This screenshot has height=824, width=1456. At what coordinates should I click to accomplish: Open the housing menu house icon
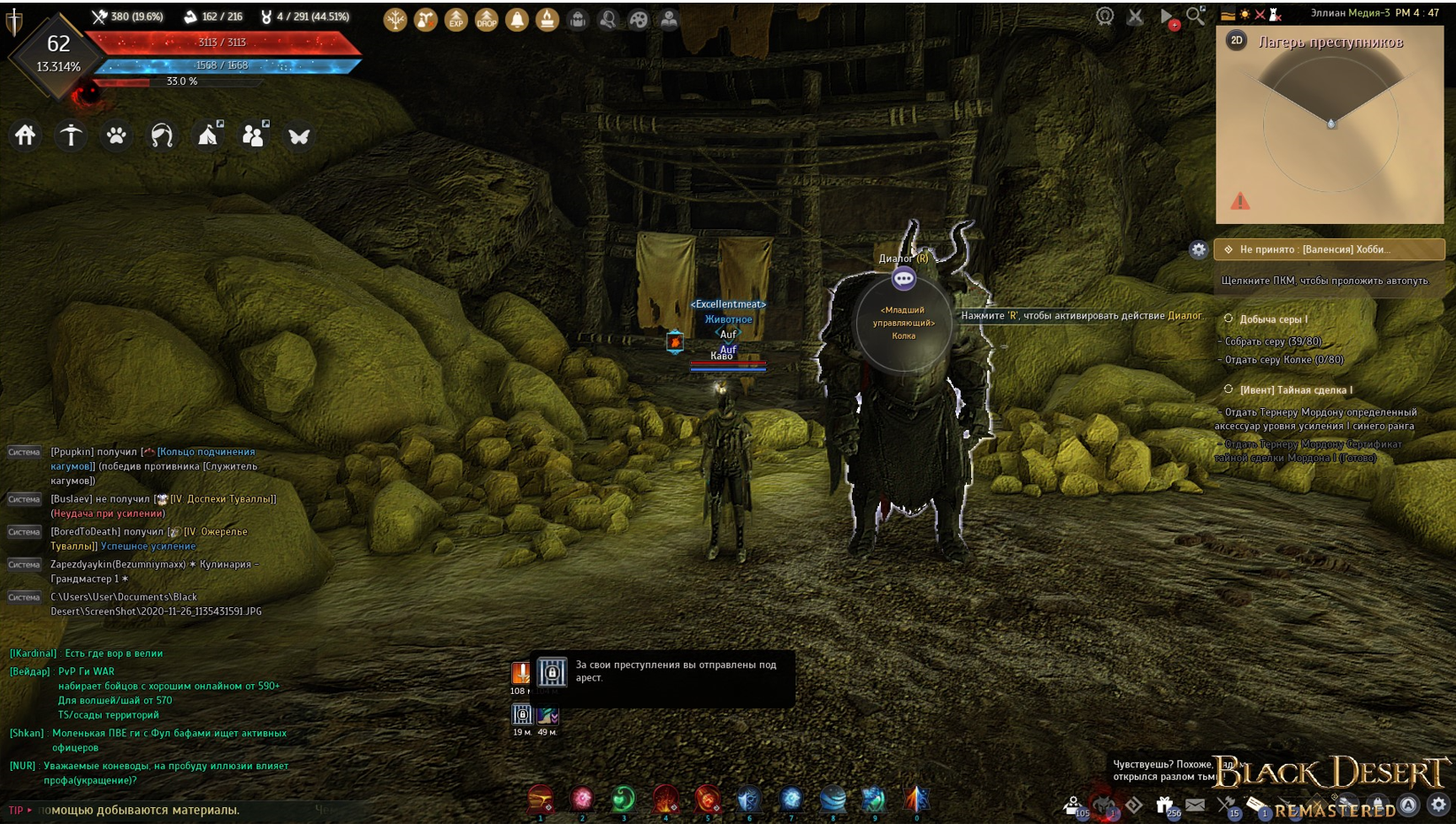pos(25,135)
